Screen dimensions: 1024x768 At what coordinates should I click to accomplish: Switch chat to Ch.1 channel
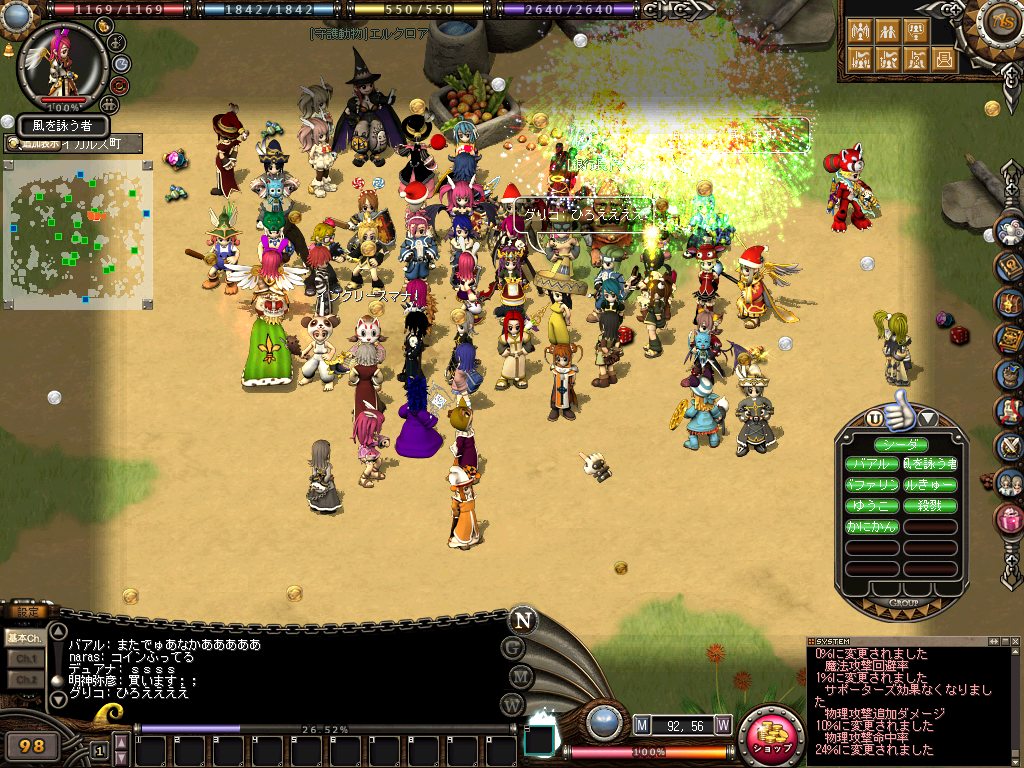click(24, 659)
